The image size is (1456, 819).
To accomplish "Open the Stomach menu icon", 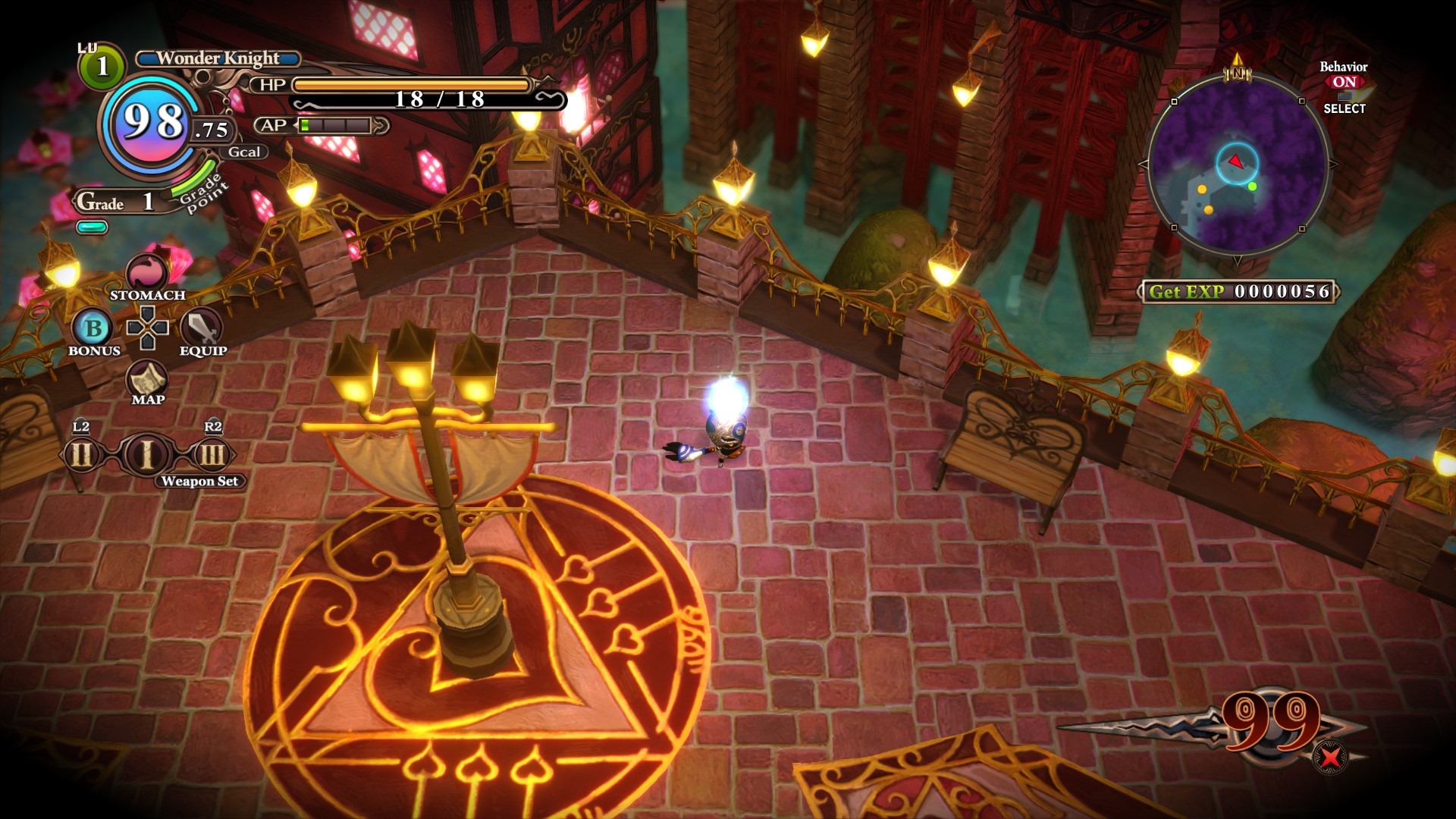I will tap(147, 272).
